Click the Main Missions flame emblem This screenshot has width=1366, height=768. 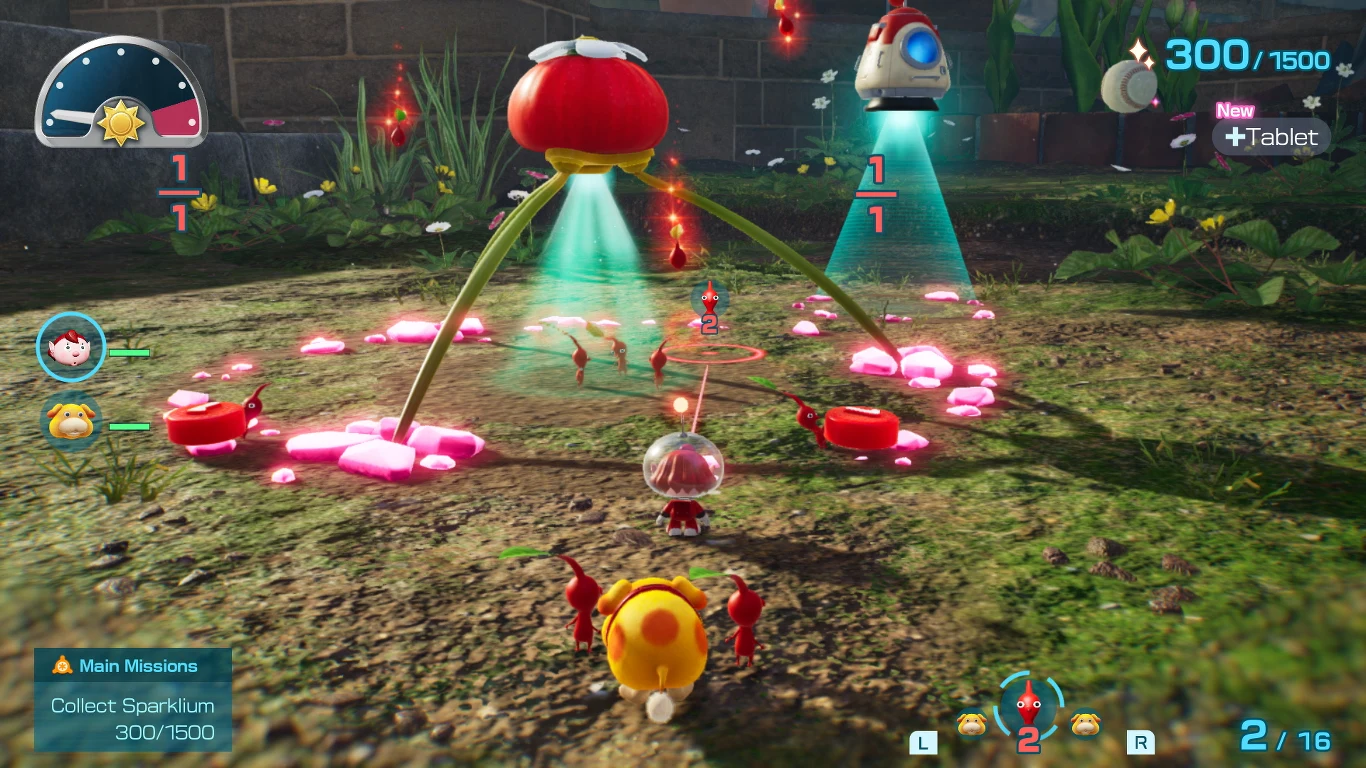(62, 665)
